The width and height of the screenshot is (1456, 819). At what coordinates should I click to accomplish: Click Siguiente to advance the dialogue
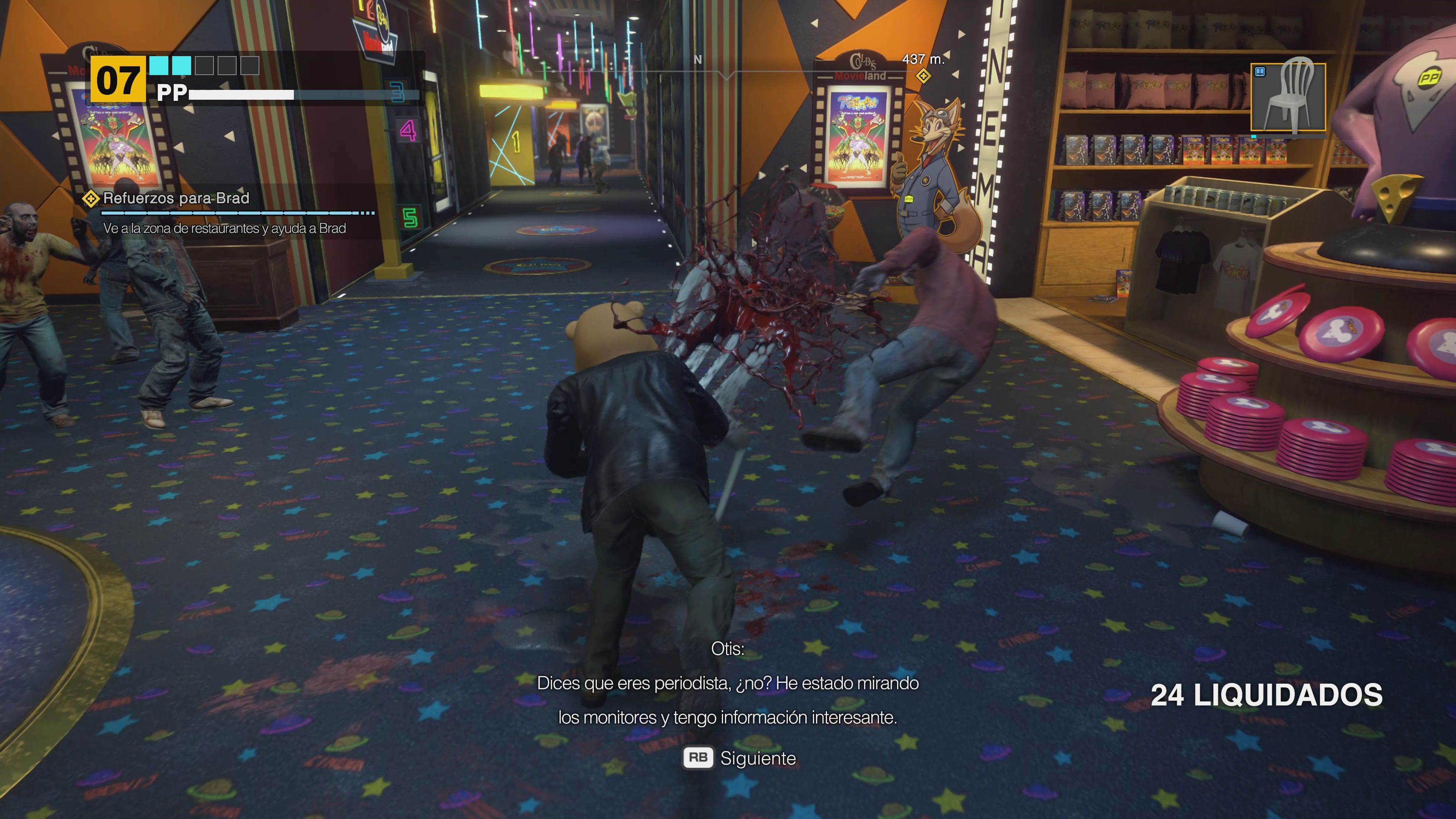758,759
